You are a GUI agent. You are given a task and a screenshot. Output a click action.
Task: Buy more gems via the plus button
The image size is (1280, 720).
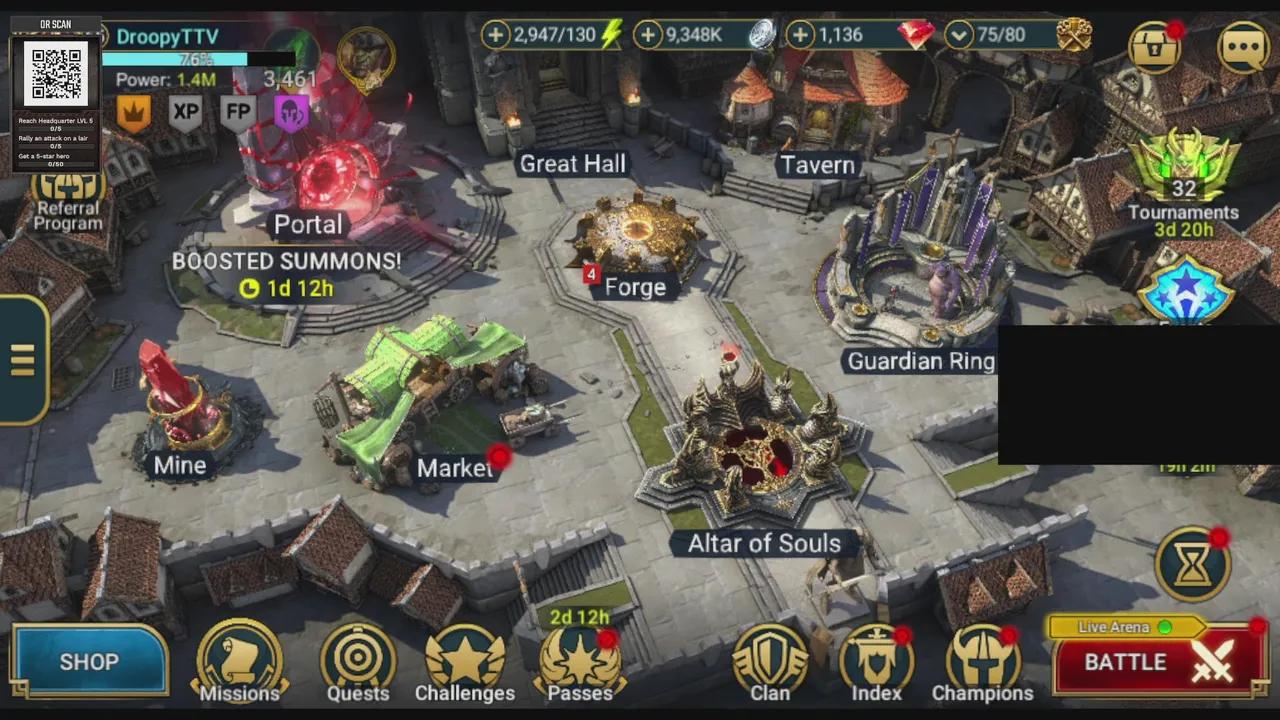800,36
